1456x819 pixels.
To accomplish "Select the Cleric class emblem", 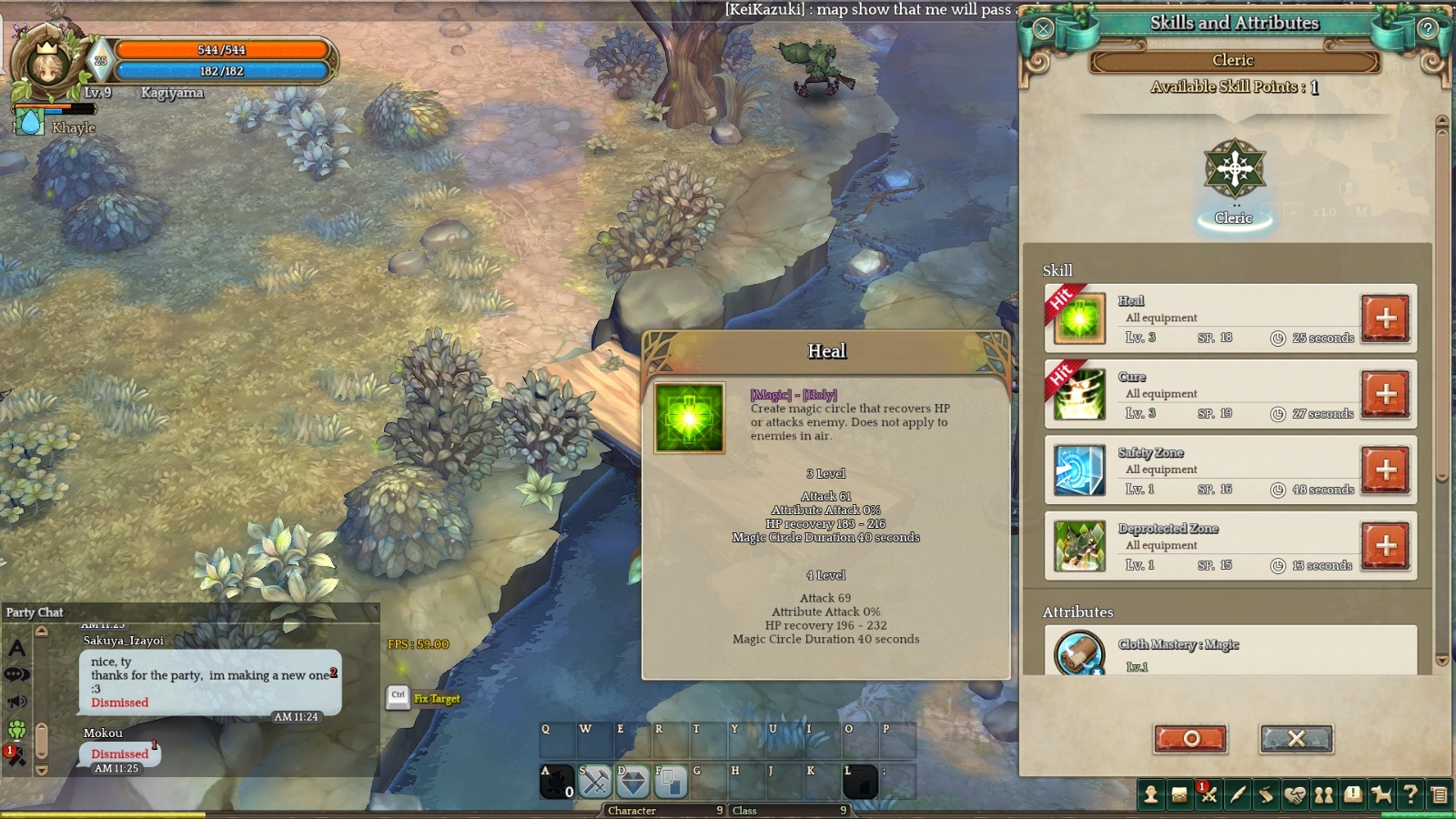I will click(x=1234, y=169).
